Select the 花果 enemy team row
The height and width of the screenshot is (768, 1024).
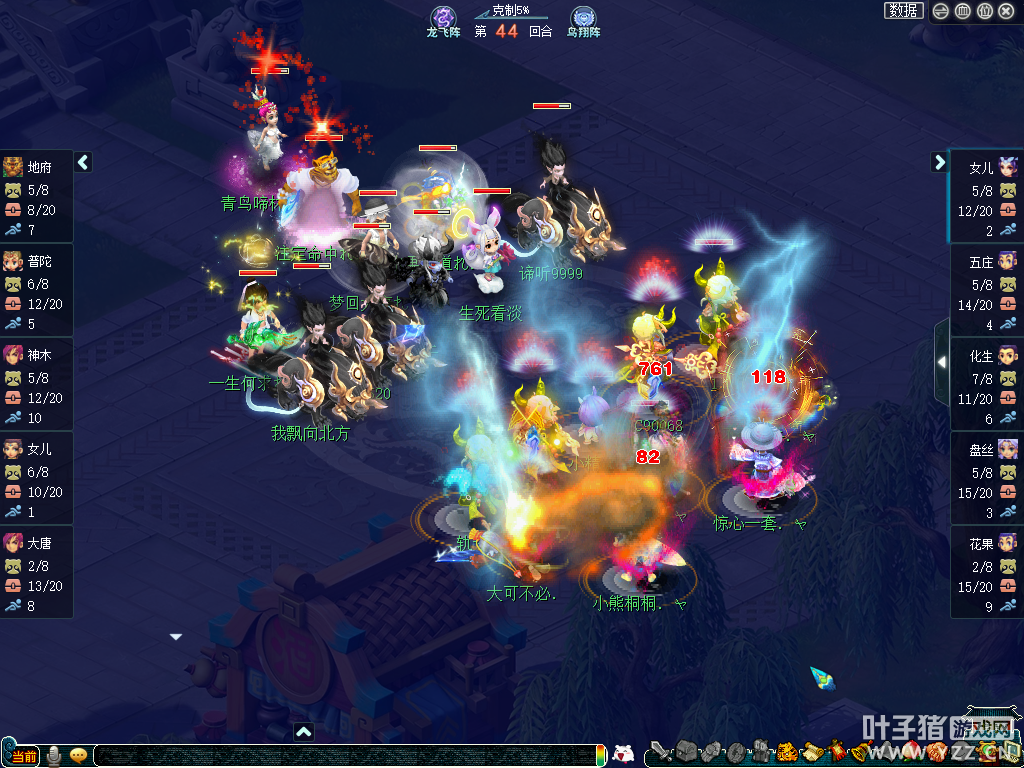986,572
